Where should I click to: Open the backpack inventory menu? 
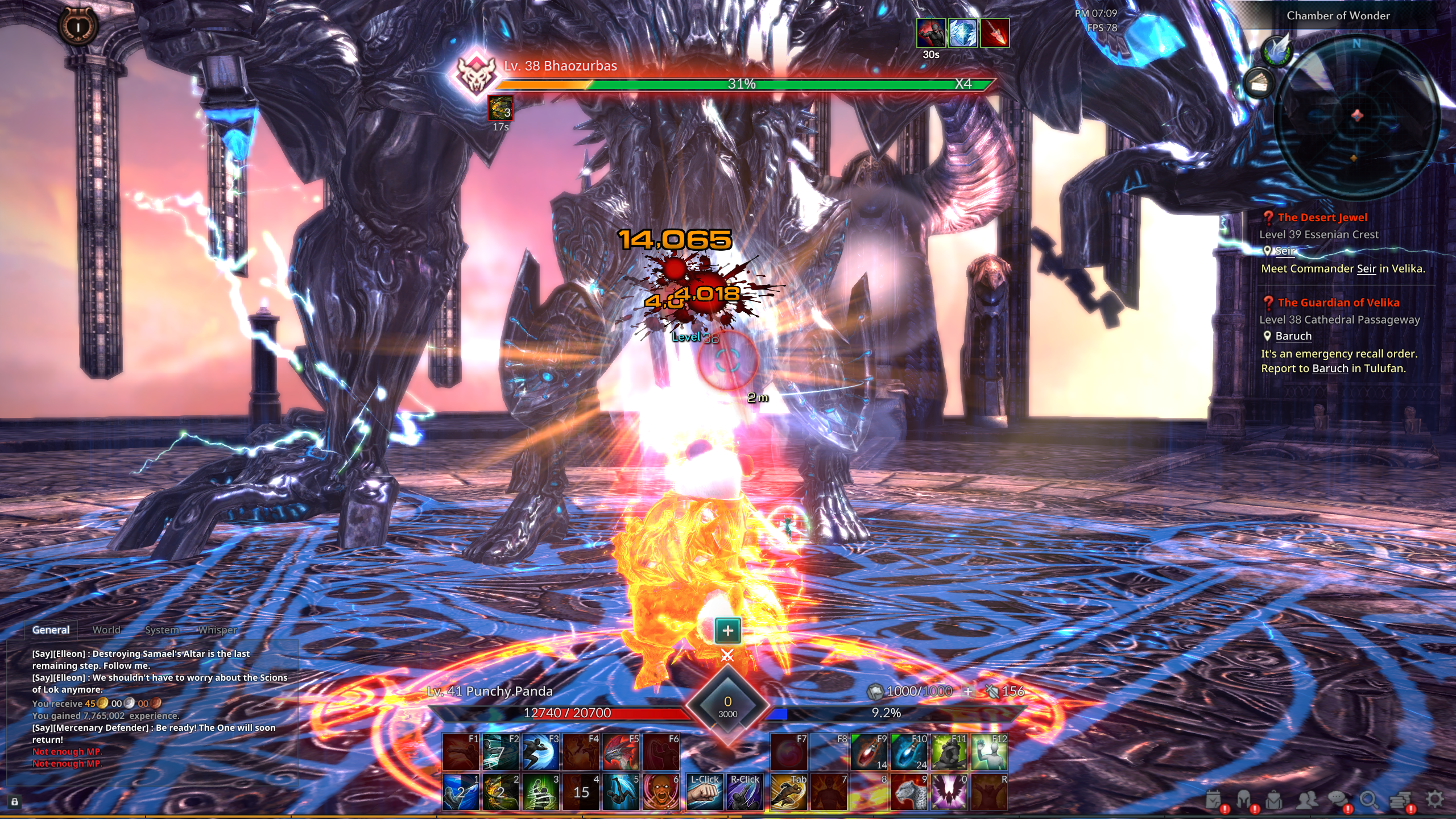pos(1274,800)
